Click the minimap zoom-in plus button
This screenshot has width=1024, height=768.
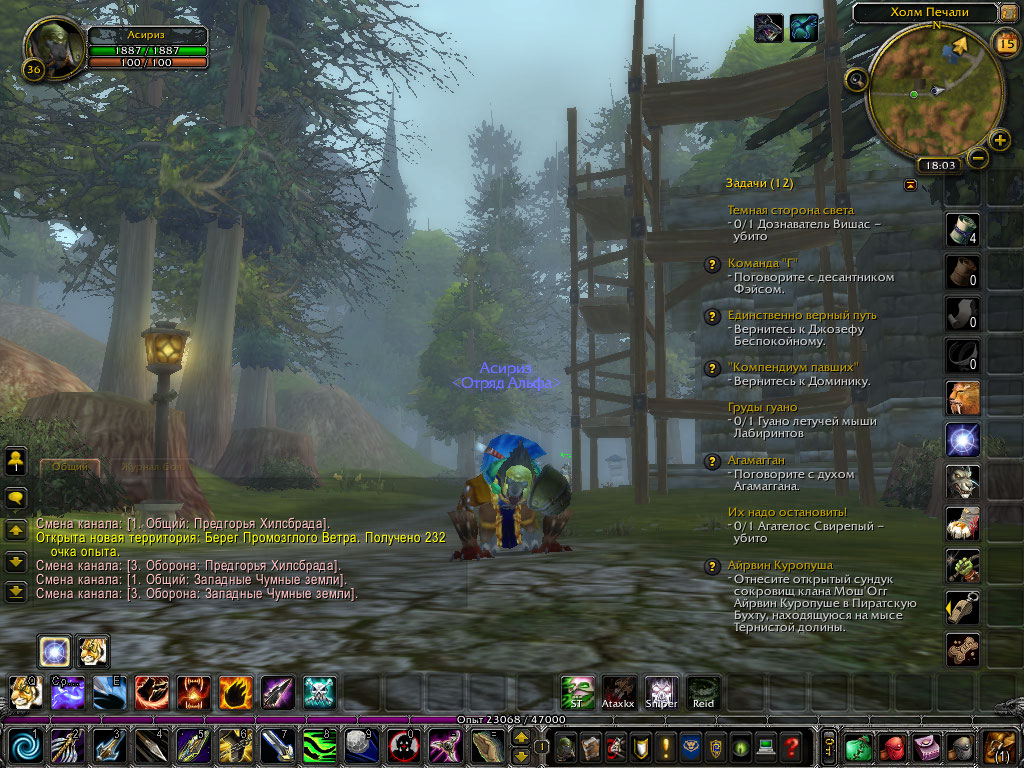click(x=999, y=139)
